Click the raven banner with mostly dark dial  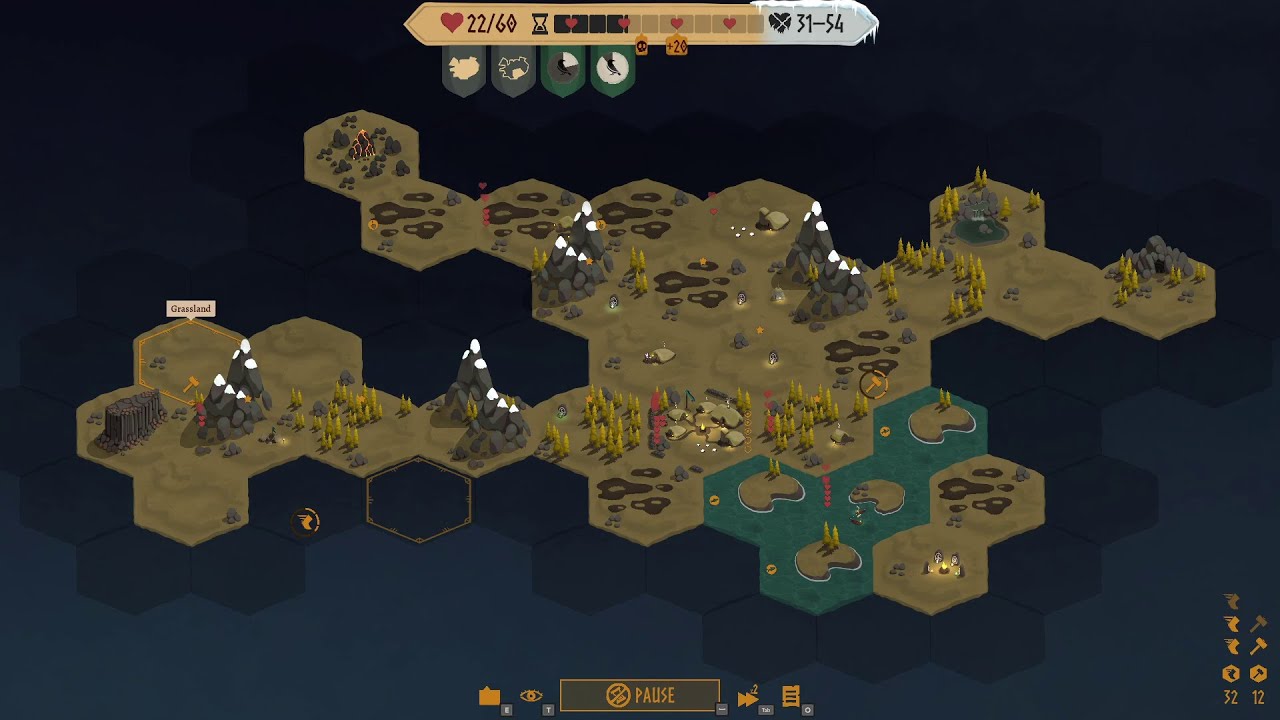(564, 69)
